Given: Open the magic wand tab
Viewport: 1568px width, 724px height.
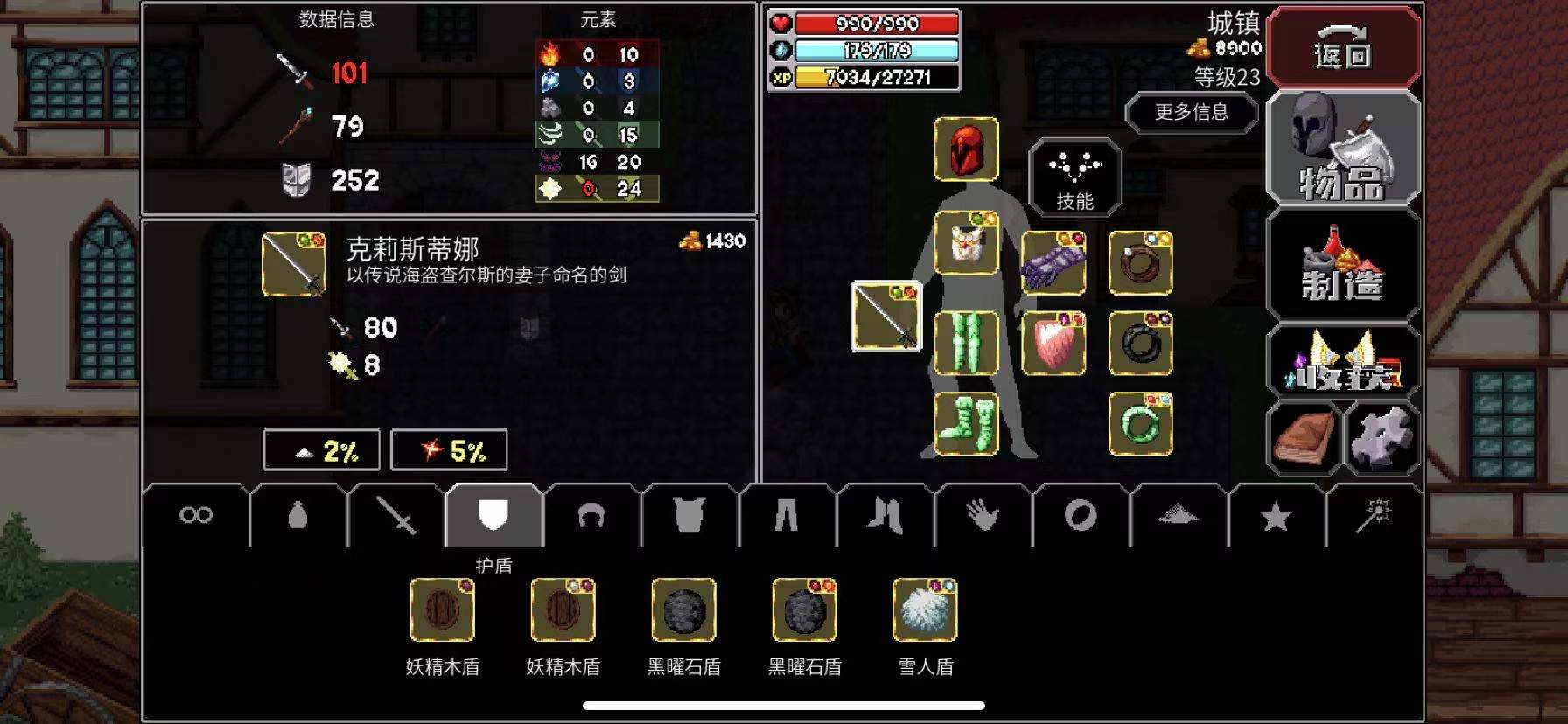Looking at the screenshot, I should 1374,516.
